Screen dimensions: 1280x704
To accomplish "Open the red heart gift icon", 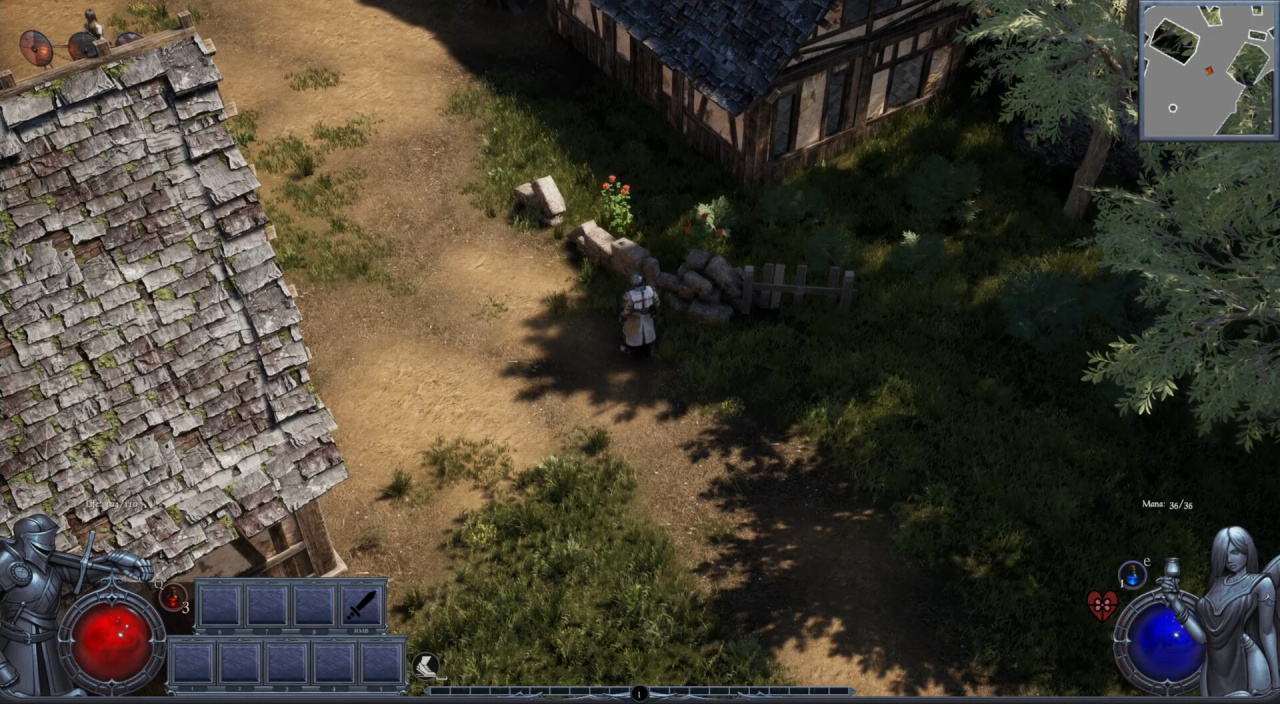I will click(x=1102, y=605).
